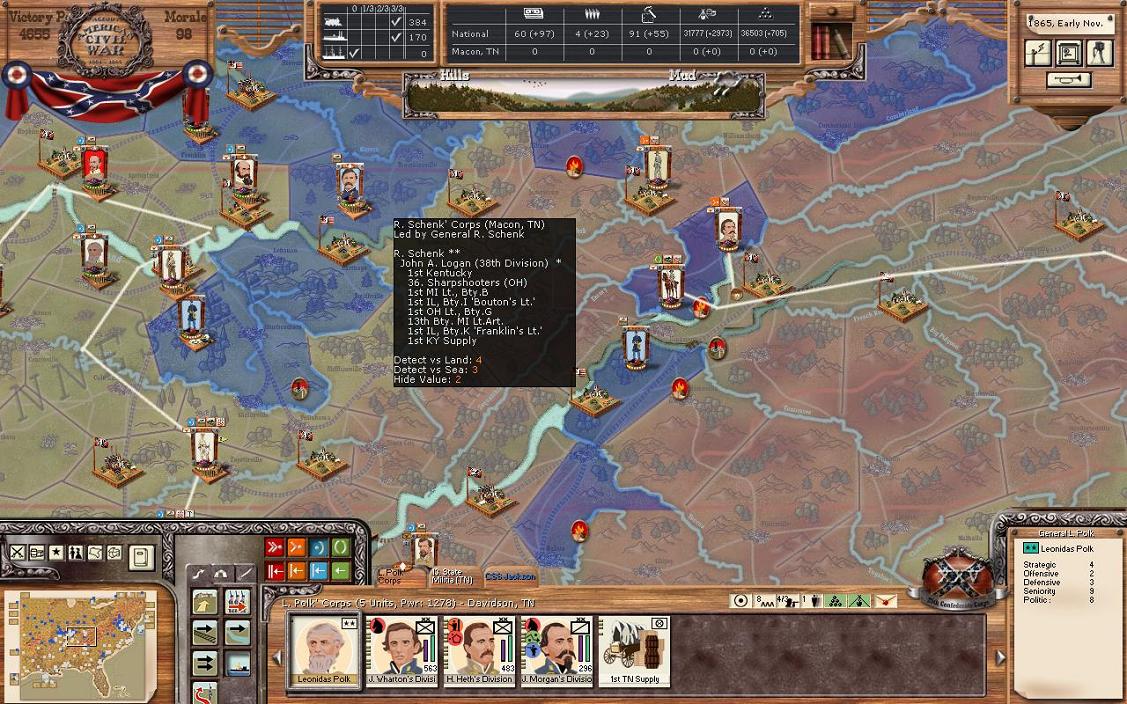Open the telegraph pole messages button
This screenshot has width=1127, height=704.
[1039, 53]
